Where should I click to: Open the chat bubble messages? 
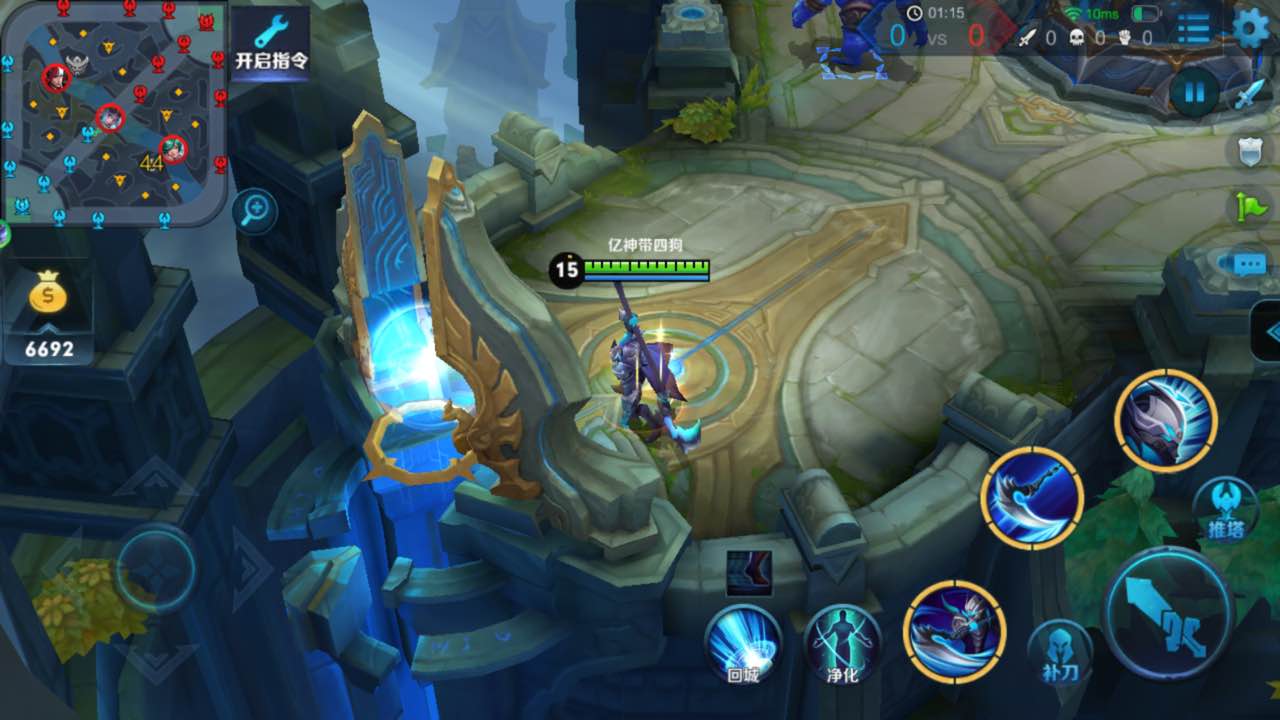(x=1248, y=264)
